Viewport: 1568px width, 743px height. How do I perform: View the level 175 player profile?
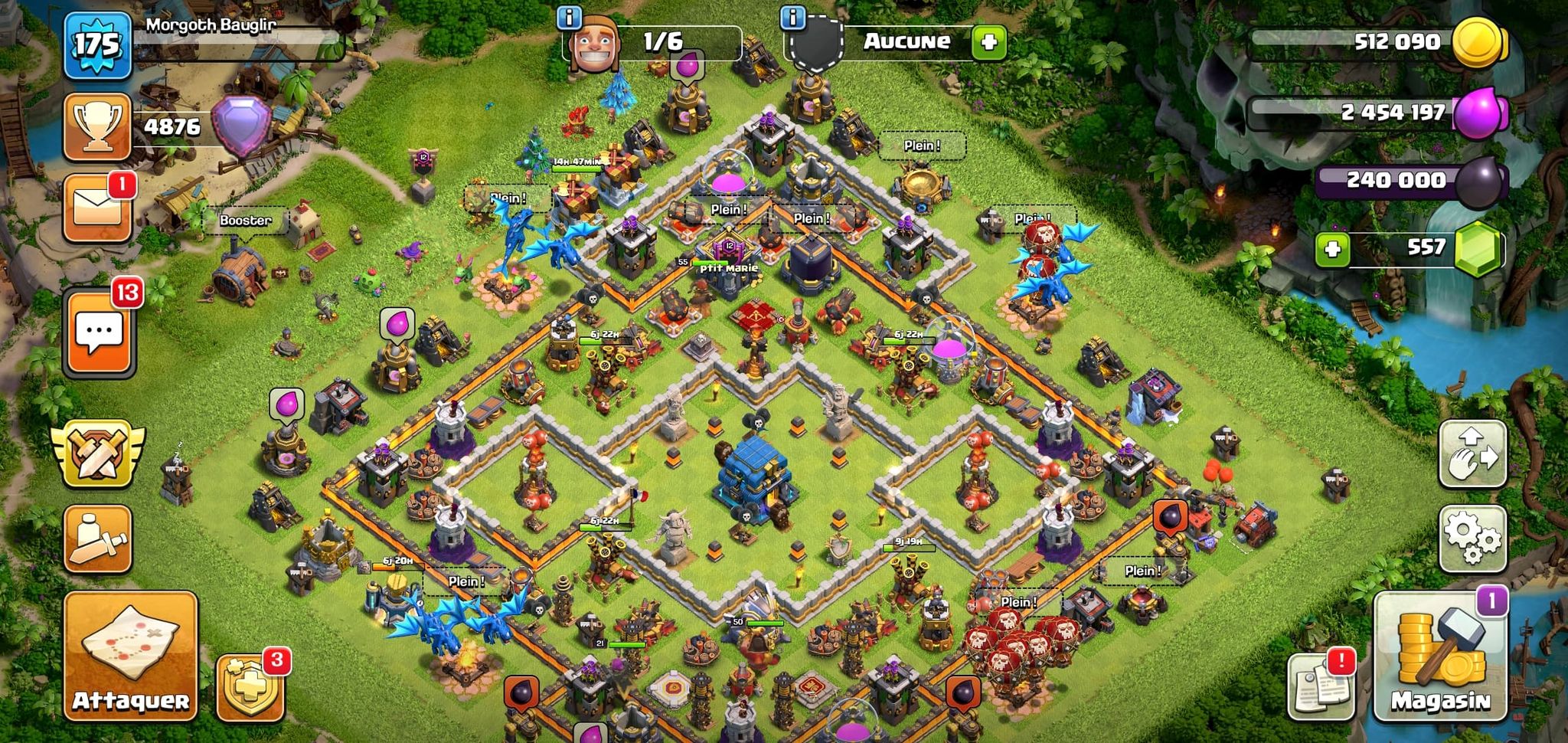tap(97, 45)
